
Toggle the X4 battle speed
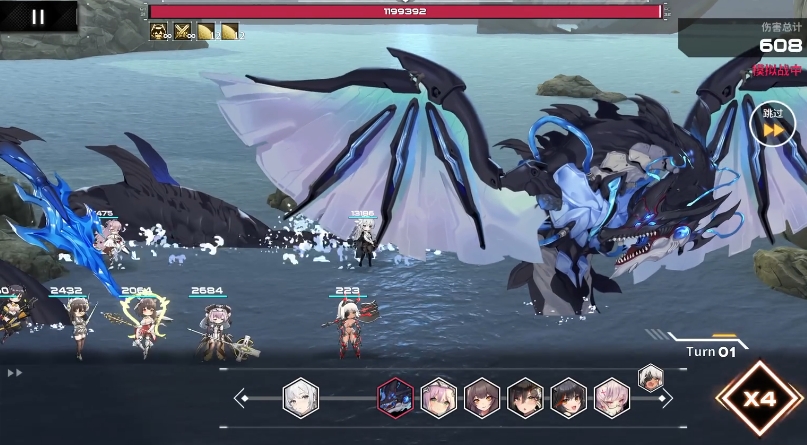coord(759,400)
